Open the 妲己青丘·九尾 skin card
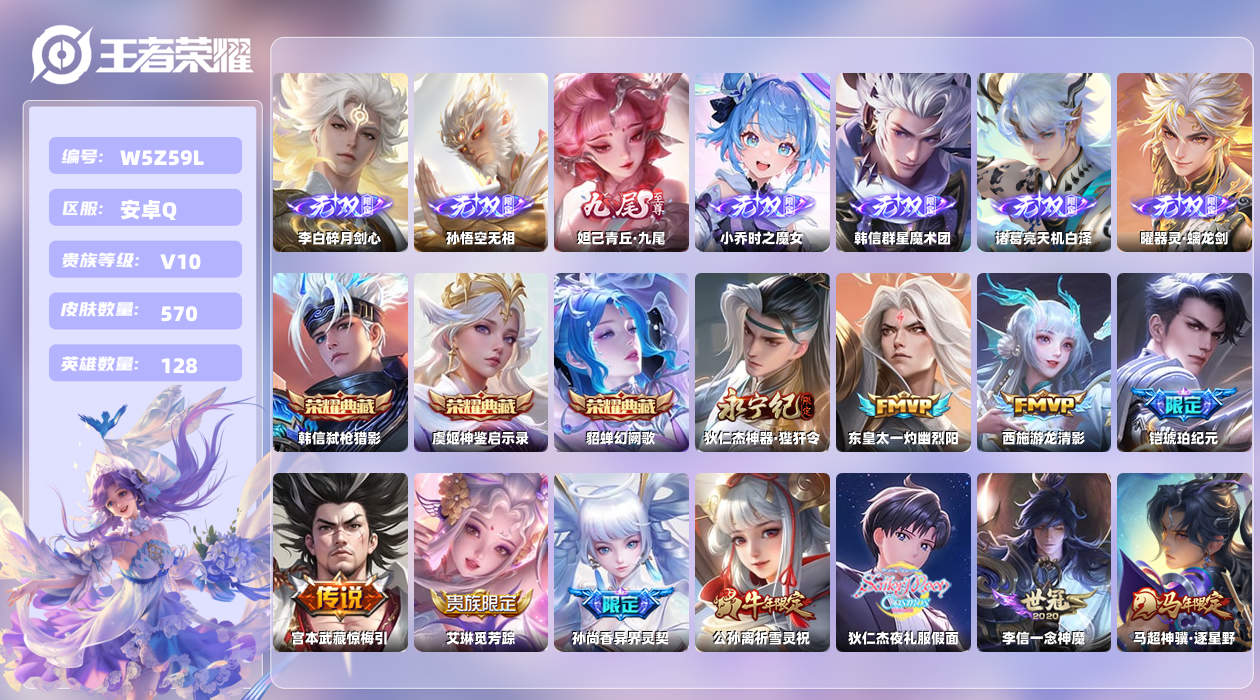This screenshot has height=700, width=1260. coord(621,162)
